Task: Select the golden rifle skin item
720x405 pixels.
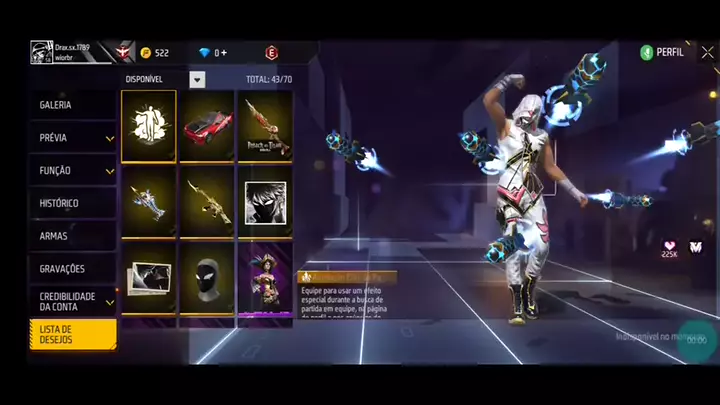Action: tap(207, 201)
